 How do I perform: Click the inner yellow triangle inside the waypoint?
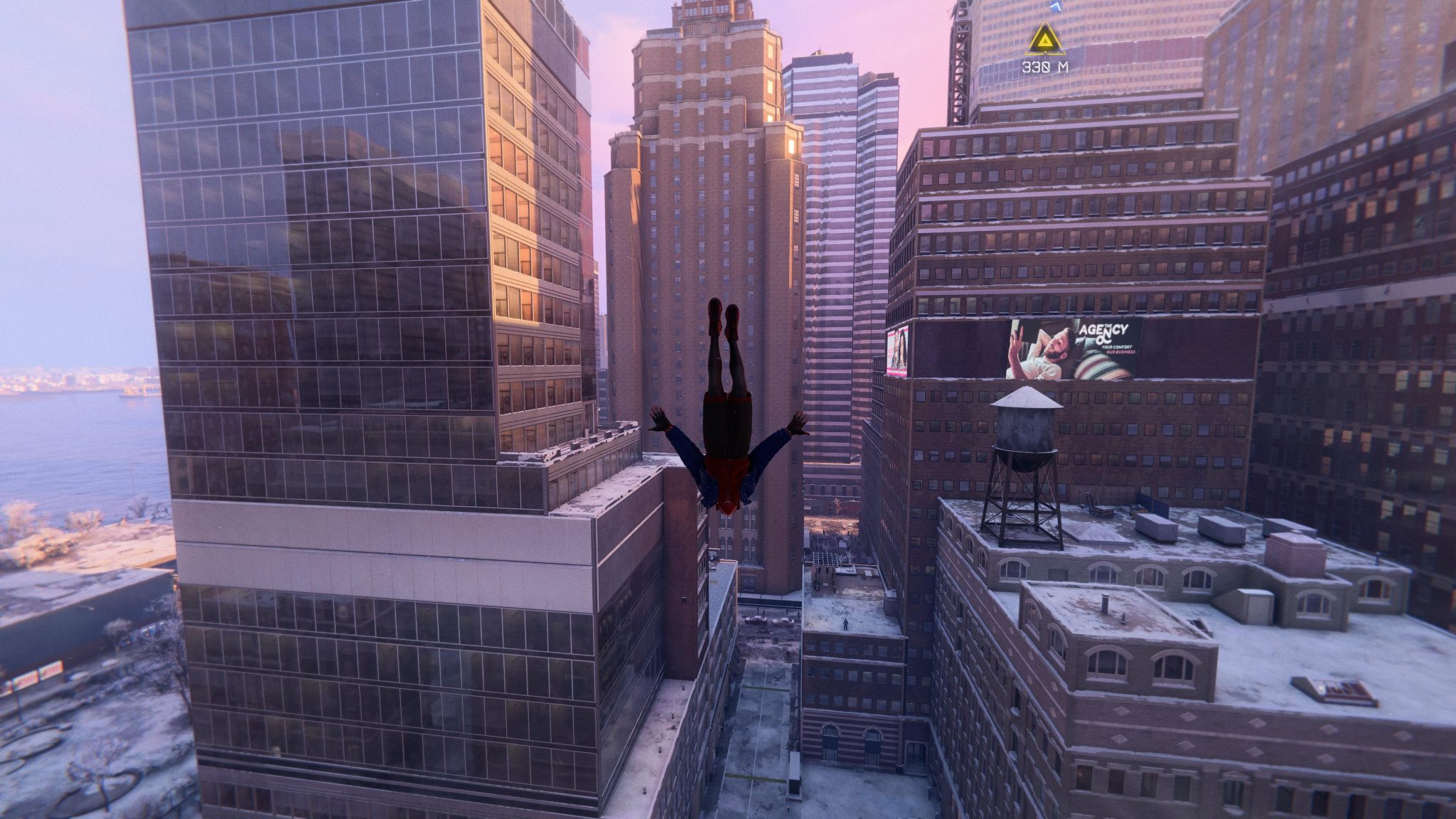1045,41
